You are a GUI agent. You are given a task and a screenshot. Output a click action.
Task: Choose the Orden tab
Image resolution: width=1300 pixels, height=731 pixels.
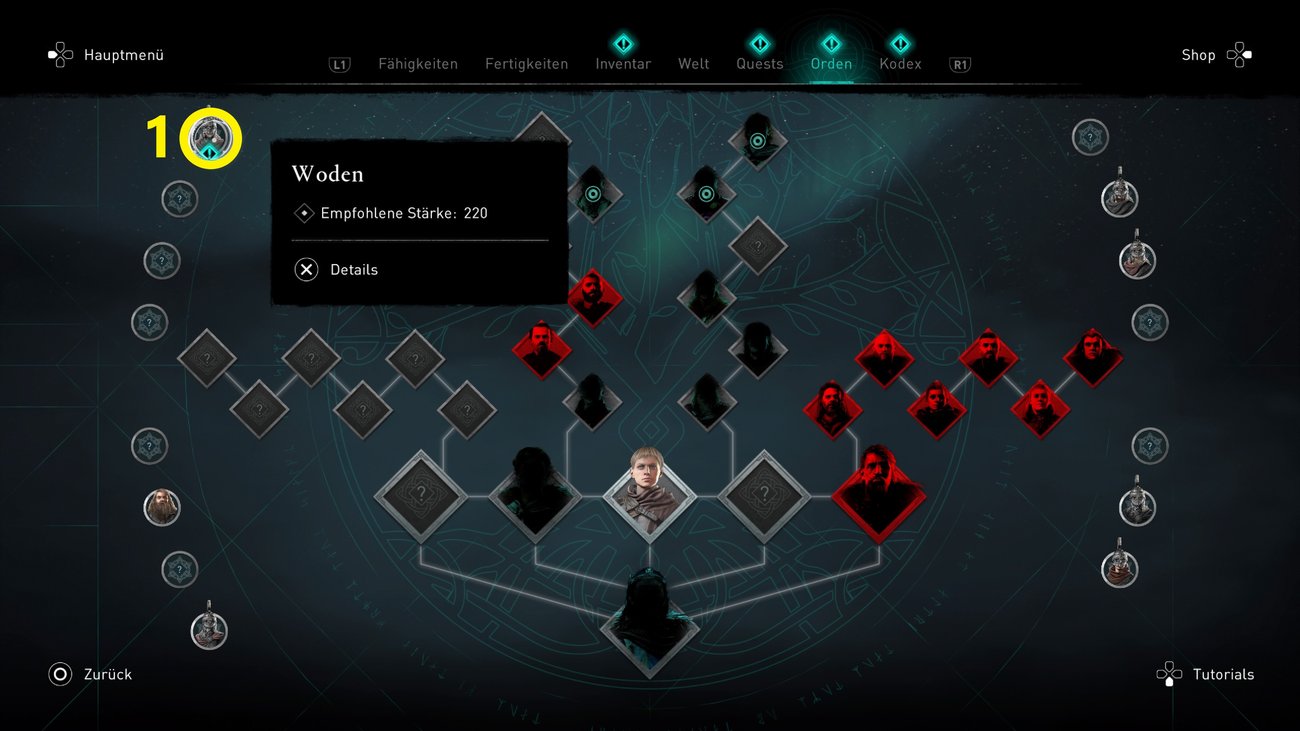(x=831, y=64)
